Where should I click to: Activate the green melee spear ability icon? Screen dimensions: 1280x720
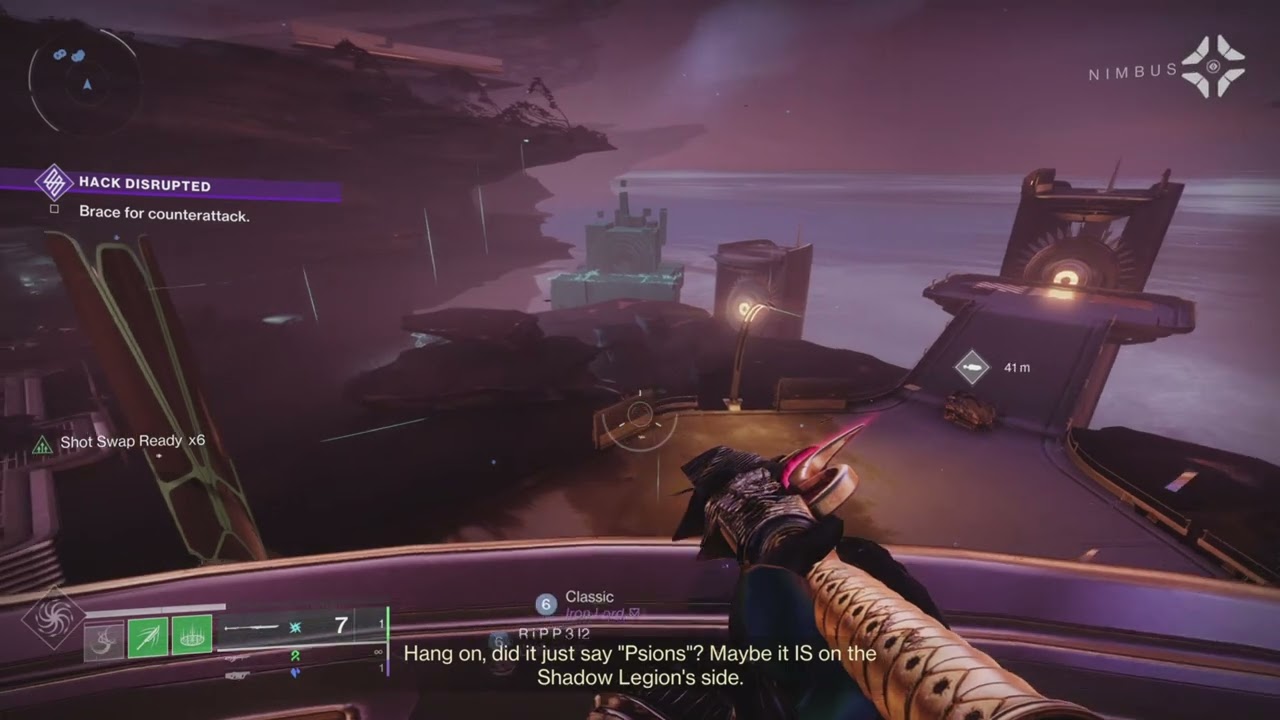148,636
